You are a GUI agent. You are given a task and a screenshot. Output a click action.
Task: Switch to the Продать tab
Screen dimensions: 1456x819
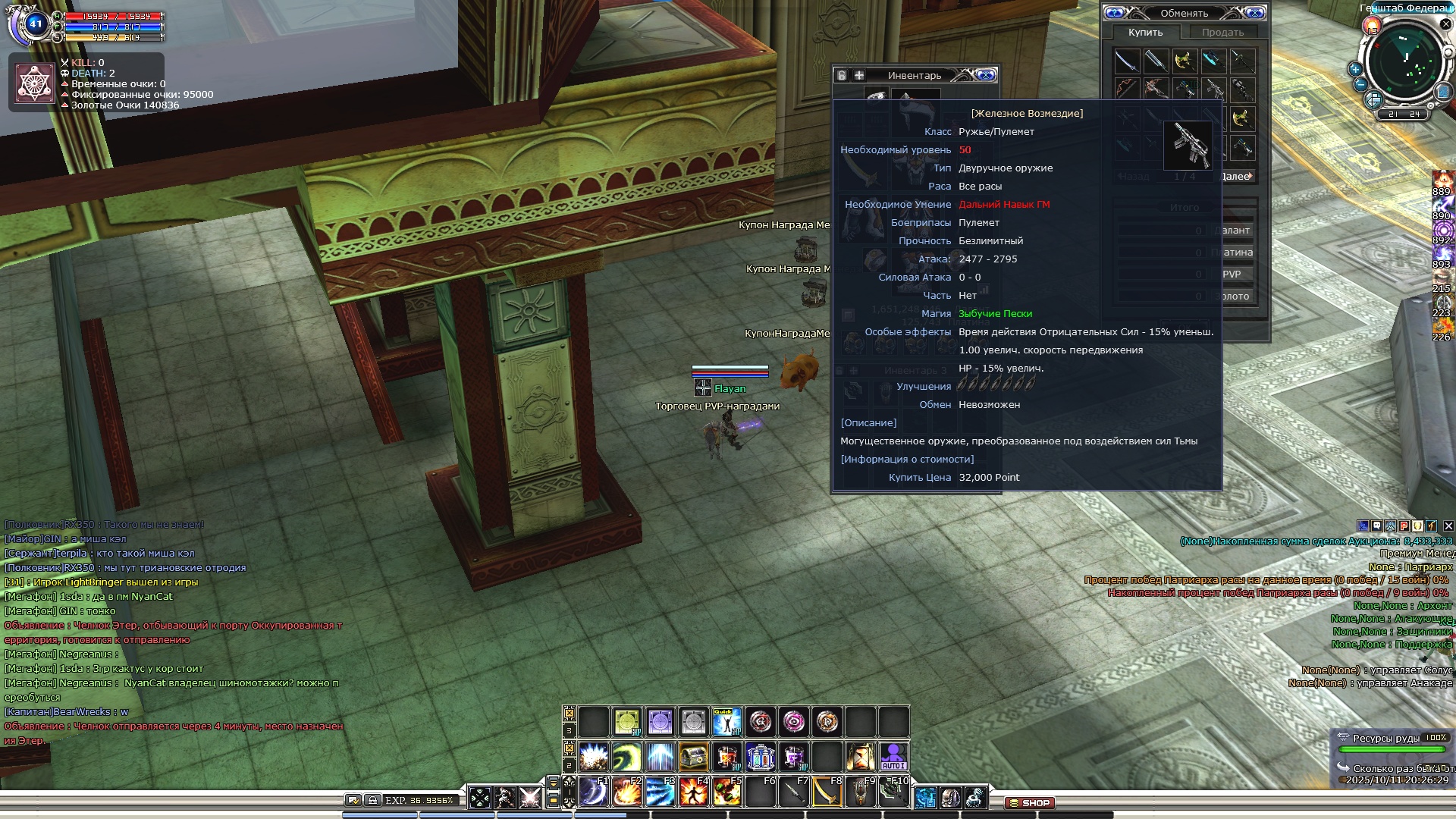tap(1222, 33)
